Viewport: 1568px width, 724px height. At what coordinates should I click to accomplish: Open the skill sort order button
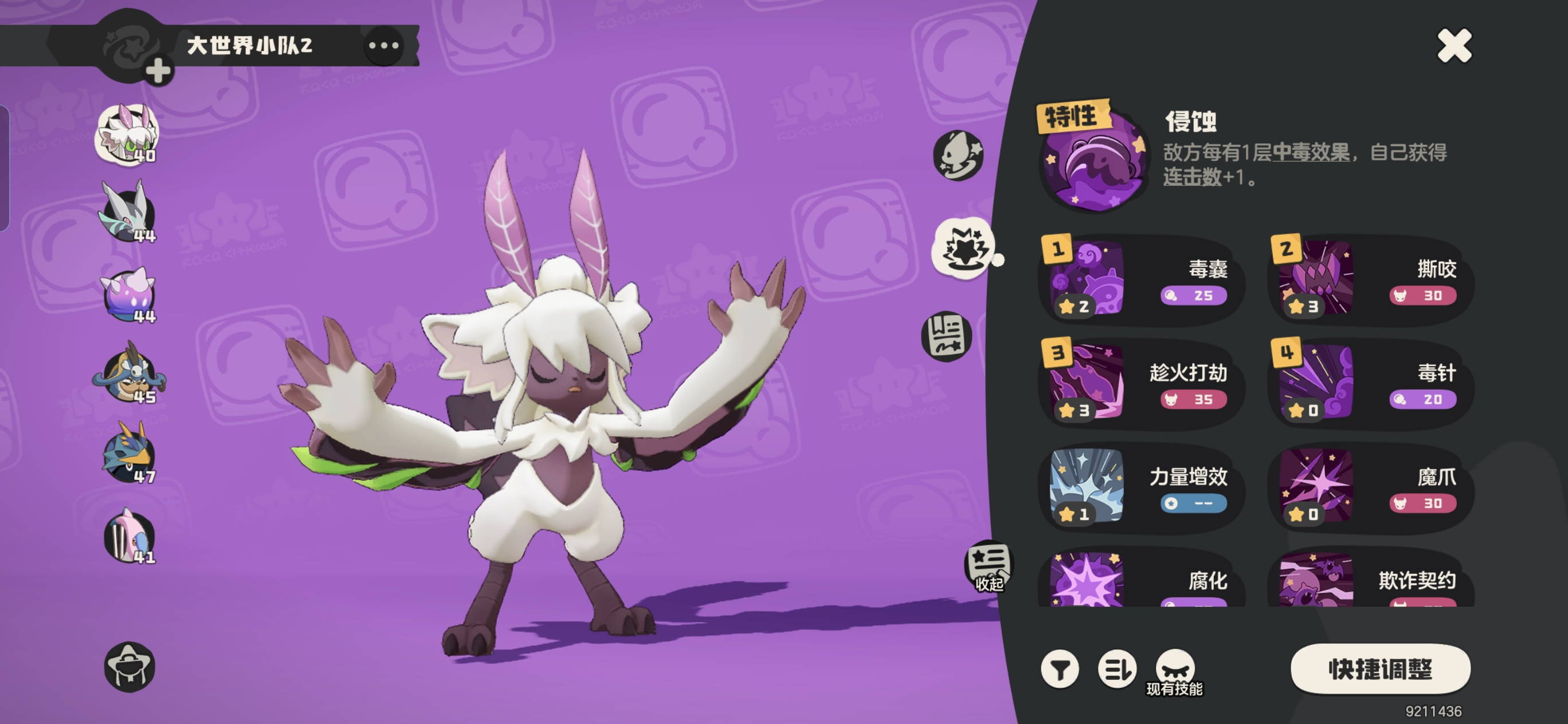(1116, 669)
